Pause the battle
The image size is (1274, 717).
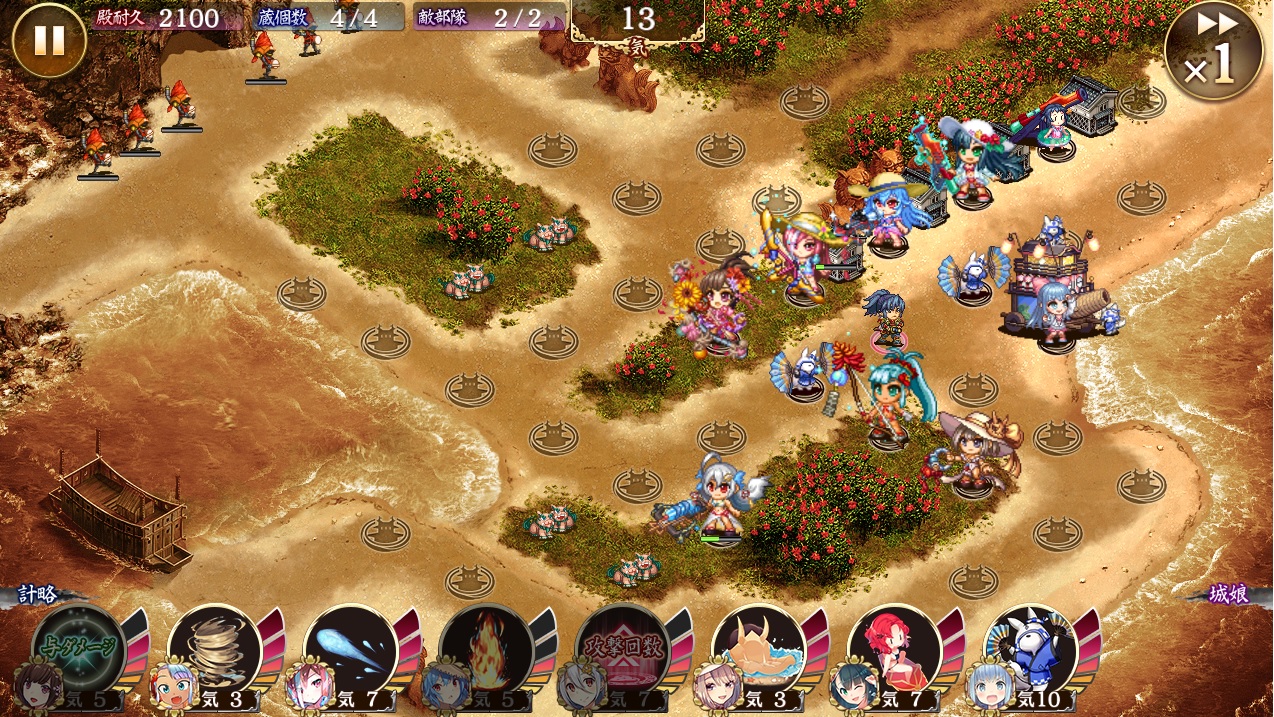click(49, 41)
